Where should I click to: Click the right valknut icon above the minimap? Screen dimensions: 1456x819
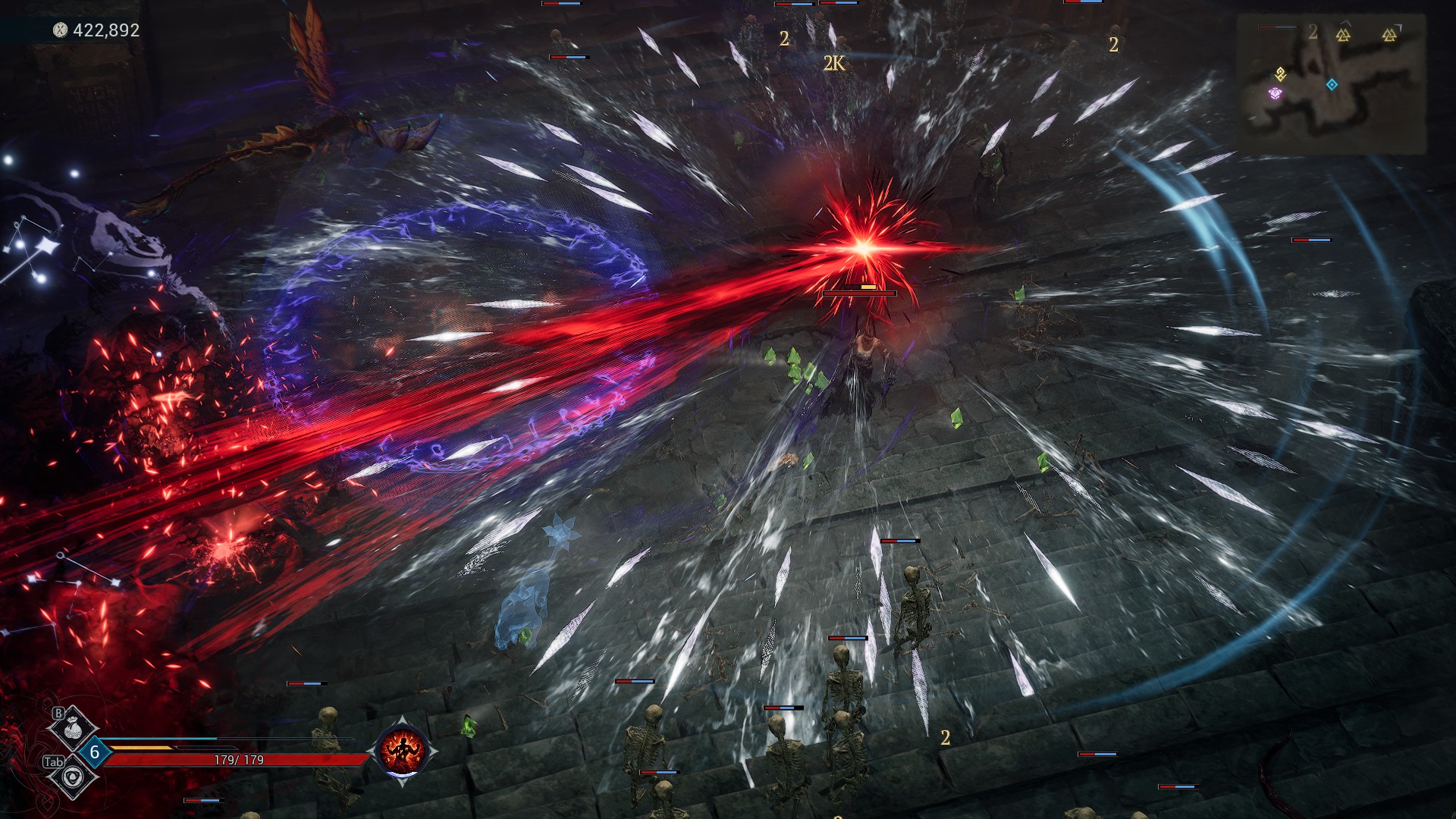1389,36
